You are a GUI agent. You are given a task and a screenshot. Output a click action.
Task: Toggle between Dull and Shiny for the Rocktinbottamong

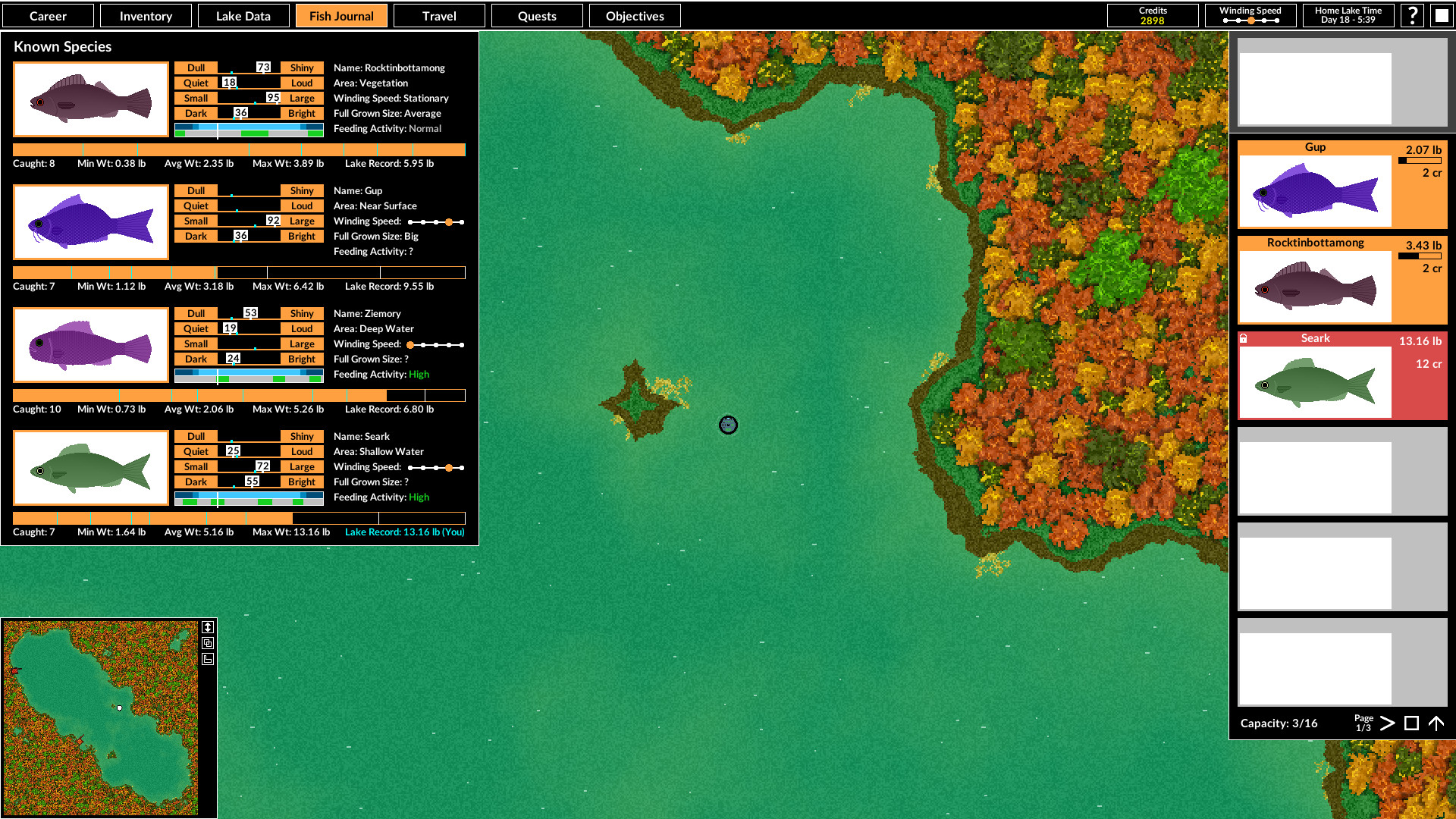click(x=248, y=67)
